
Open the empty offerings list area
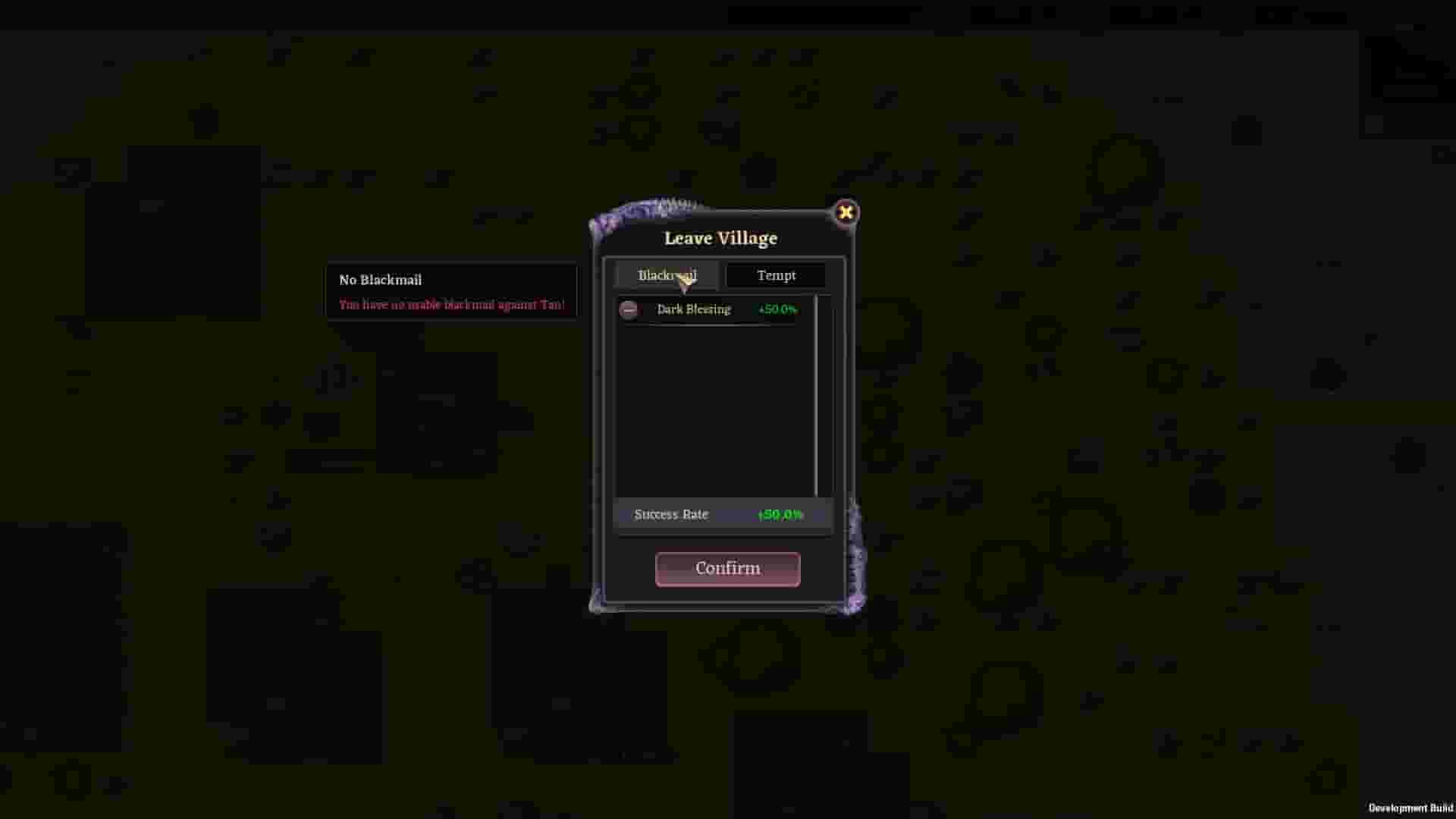tap(713, 409)
